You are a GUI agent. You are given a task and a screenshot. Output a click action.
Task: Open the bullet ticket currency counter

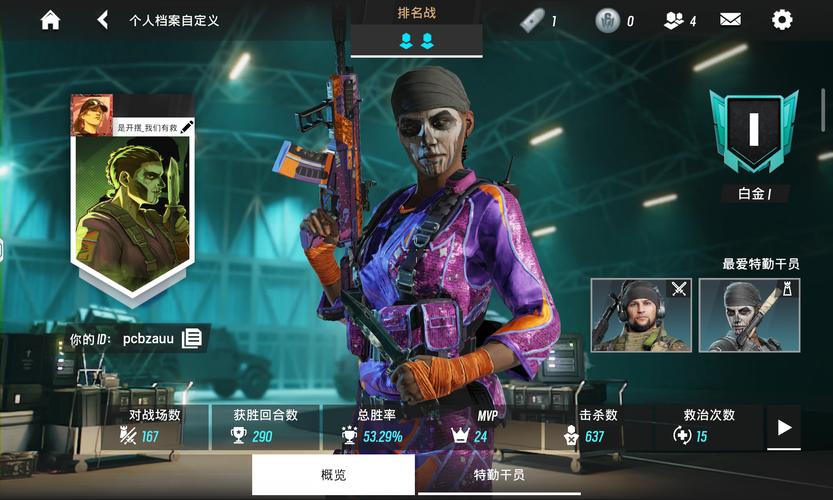tap(538, 20)
